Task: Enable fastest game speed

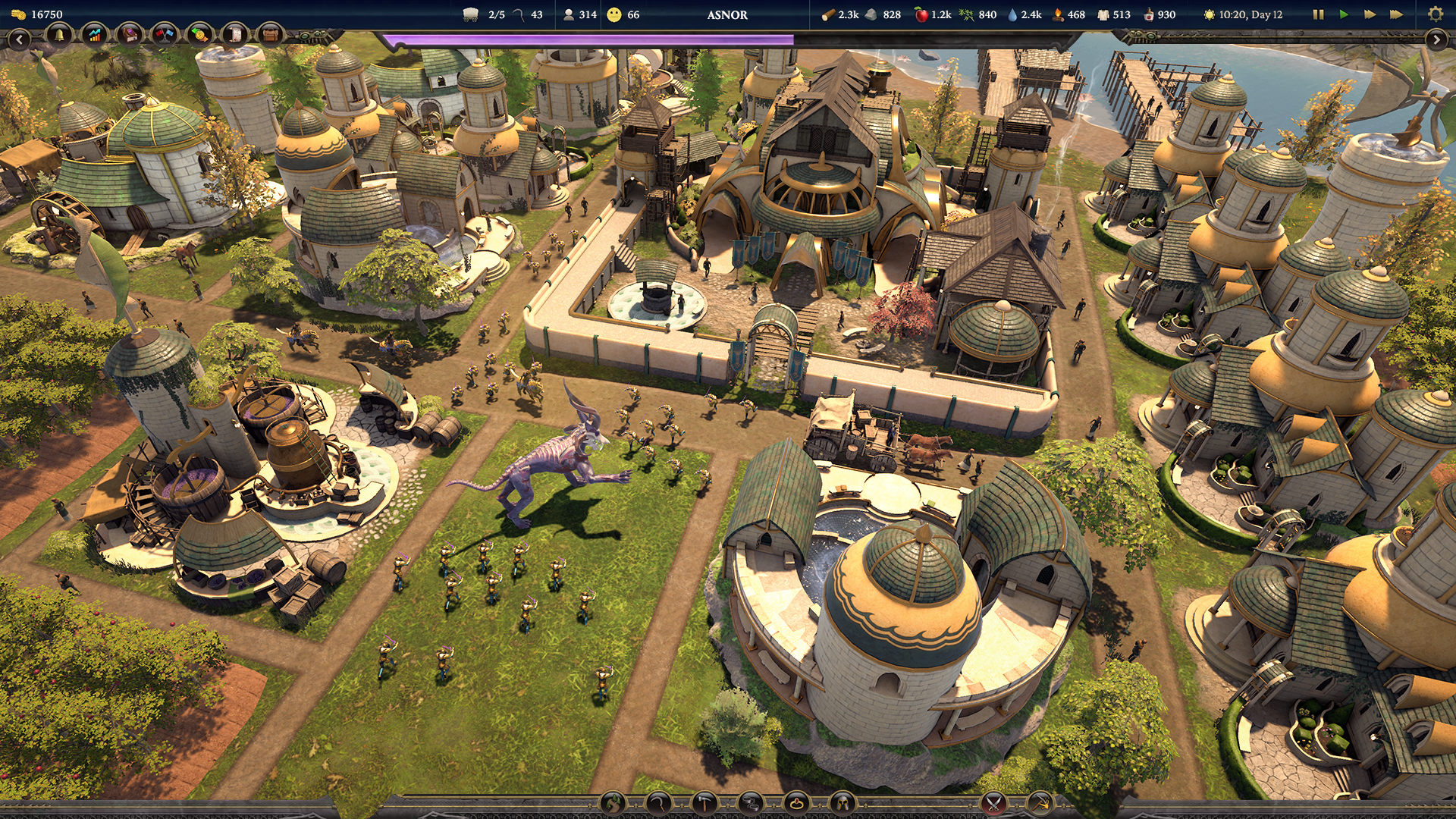Action: [x=1397, y=14]
